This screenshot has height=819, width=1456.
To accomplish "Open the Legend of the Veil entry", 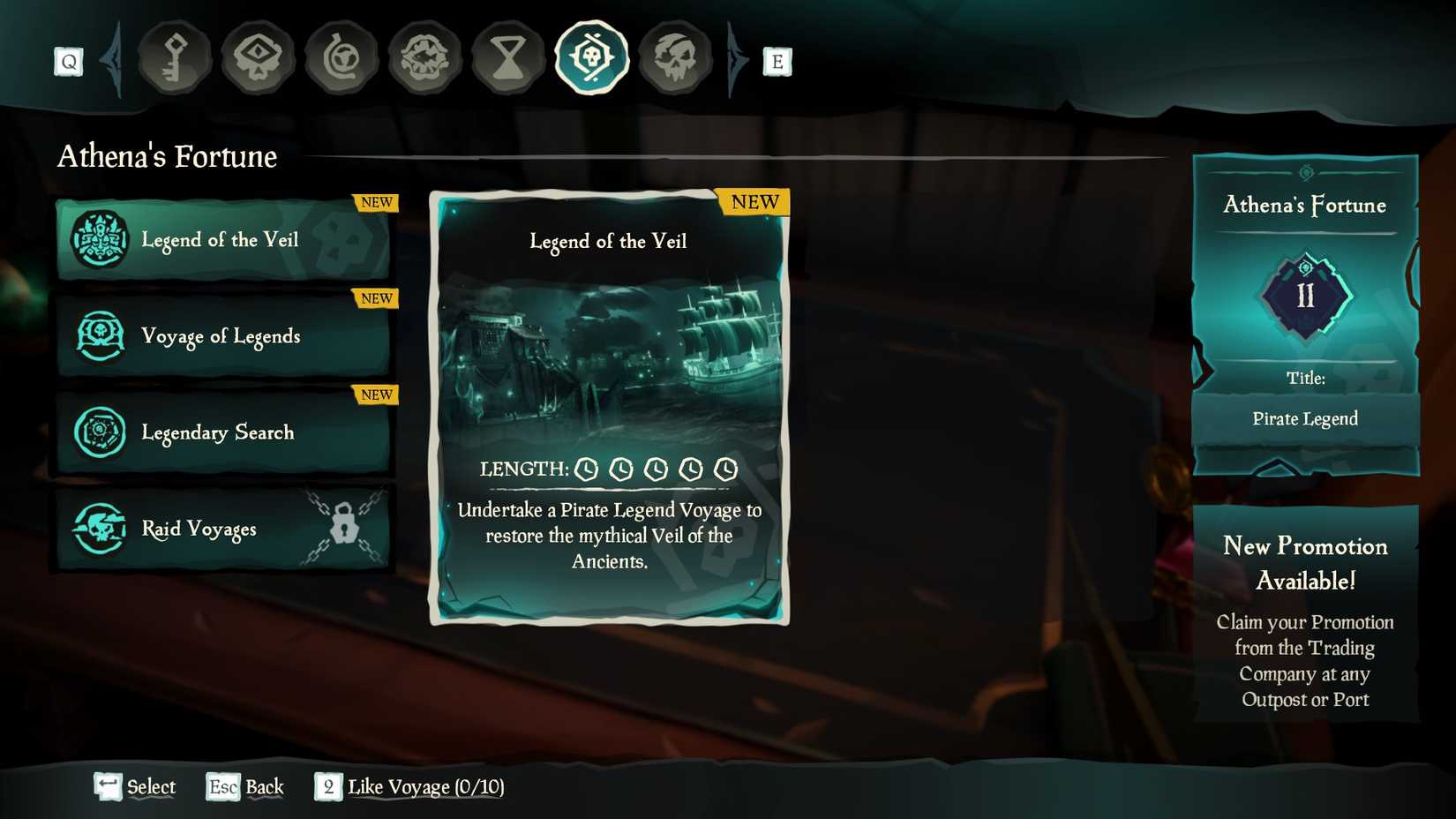I will 221,239.
